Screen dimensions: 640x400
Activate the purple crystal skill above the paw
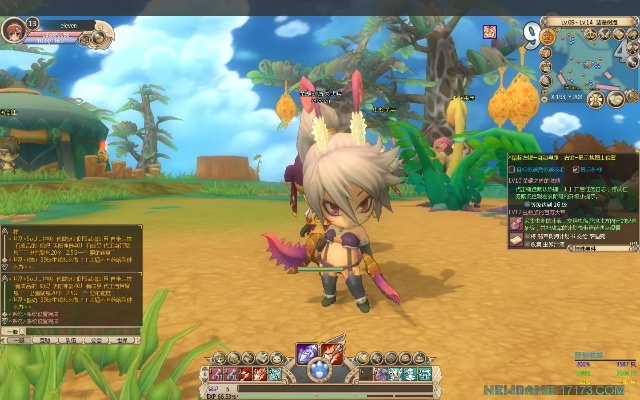point(308,353)
